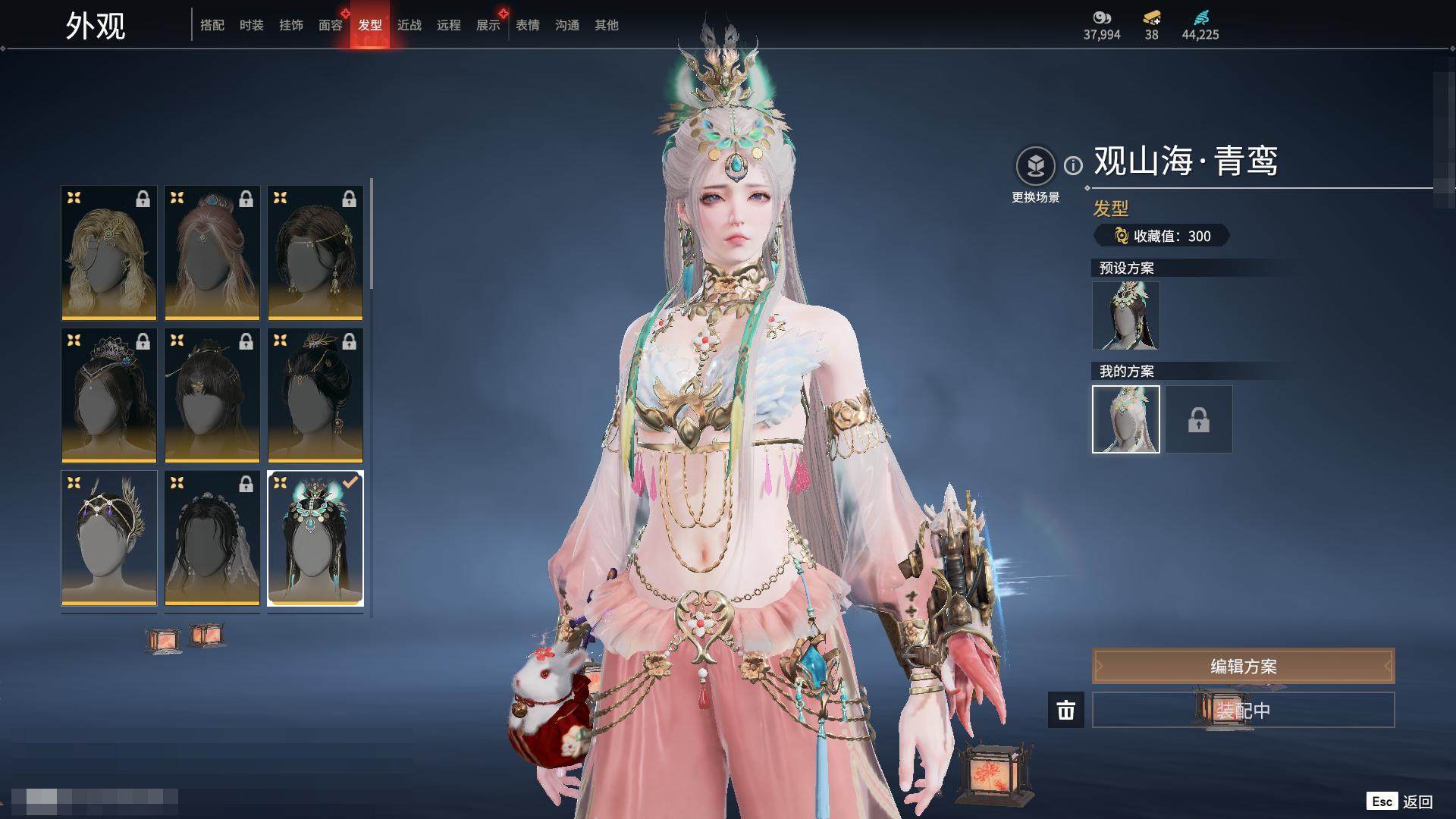This screenshot has height=819, width=1456.
Task: Select the 挂饰 accessories tab
Action: coord(291,25)
